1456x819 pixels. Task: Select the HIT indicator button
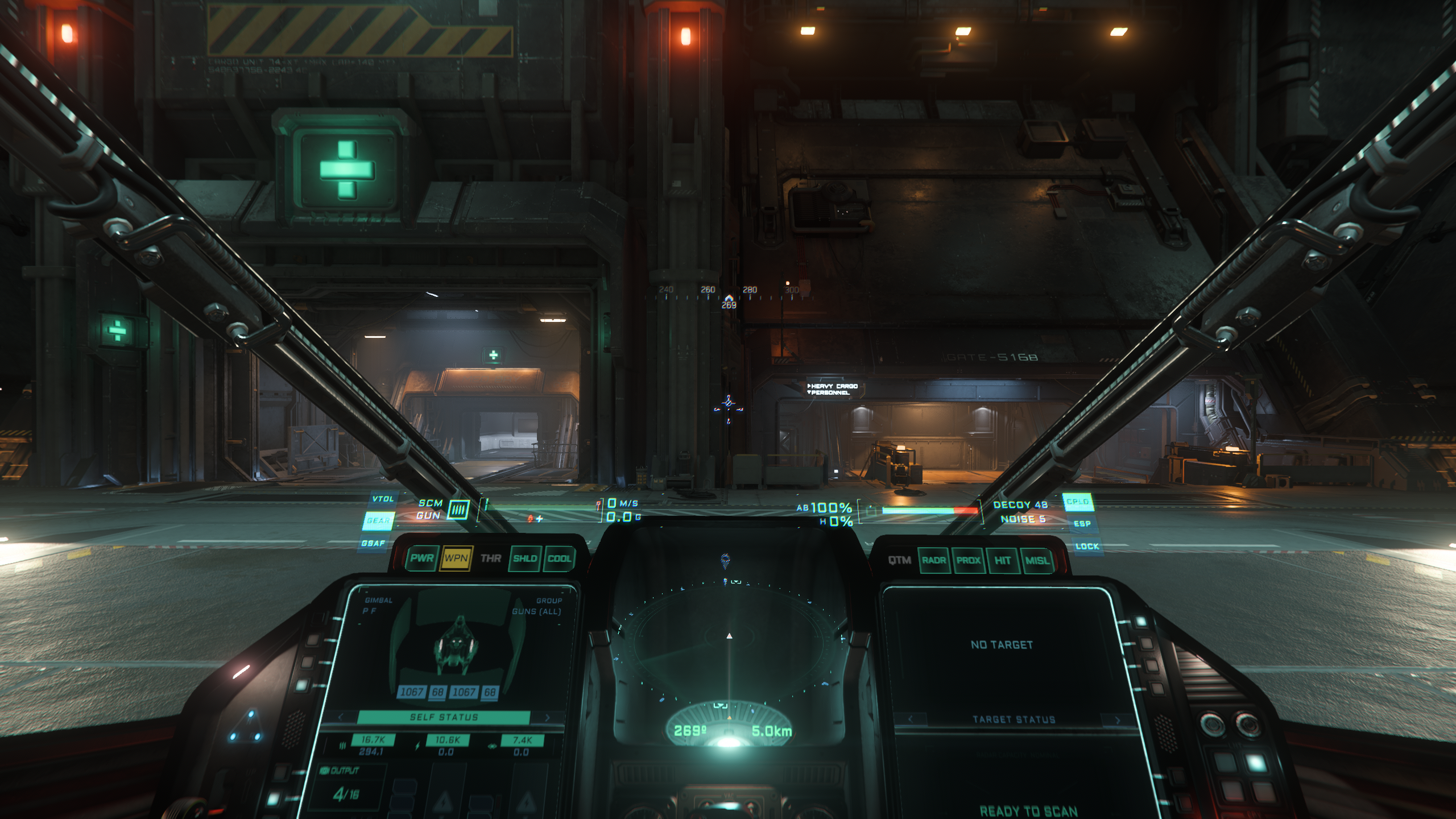point(1002,560)
